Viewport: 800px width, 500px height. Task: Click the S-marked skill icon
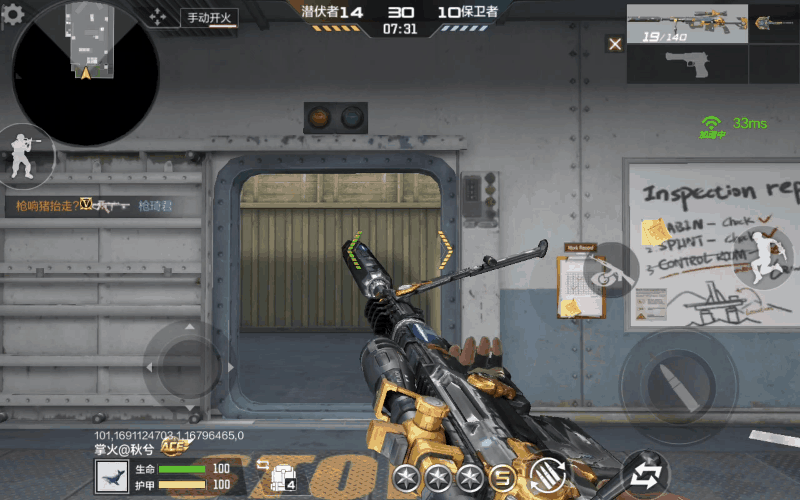(504, 477)
